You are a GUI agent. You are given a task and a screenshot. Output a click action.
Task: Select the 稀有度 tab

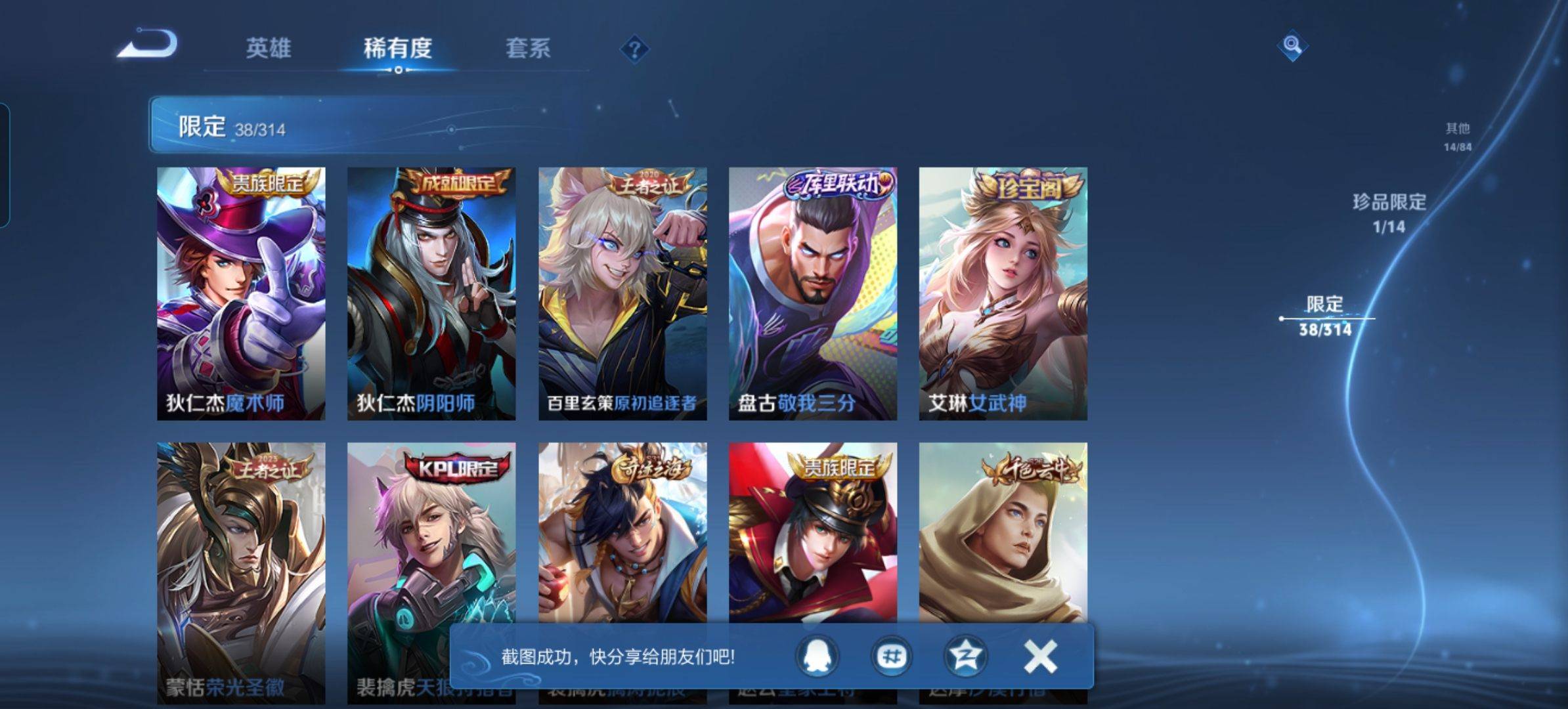[x=398, y=48]
